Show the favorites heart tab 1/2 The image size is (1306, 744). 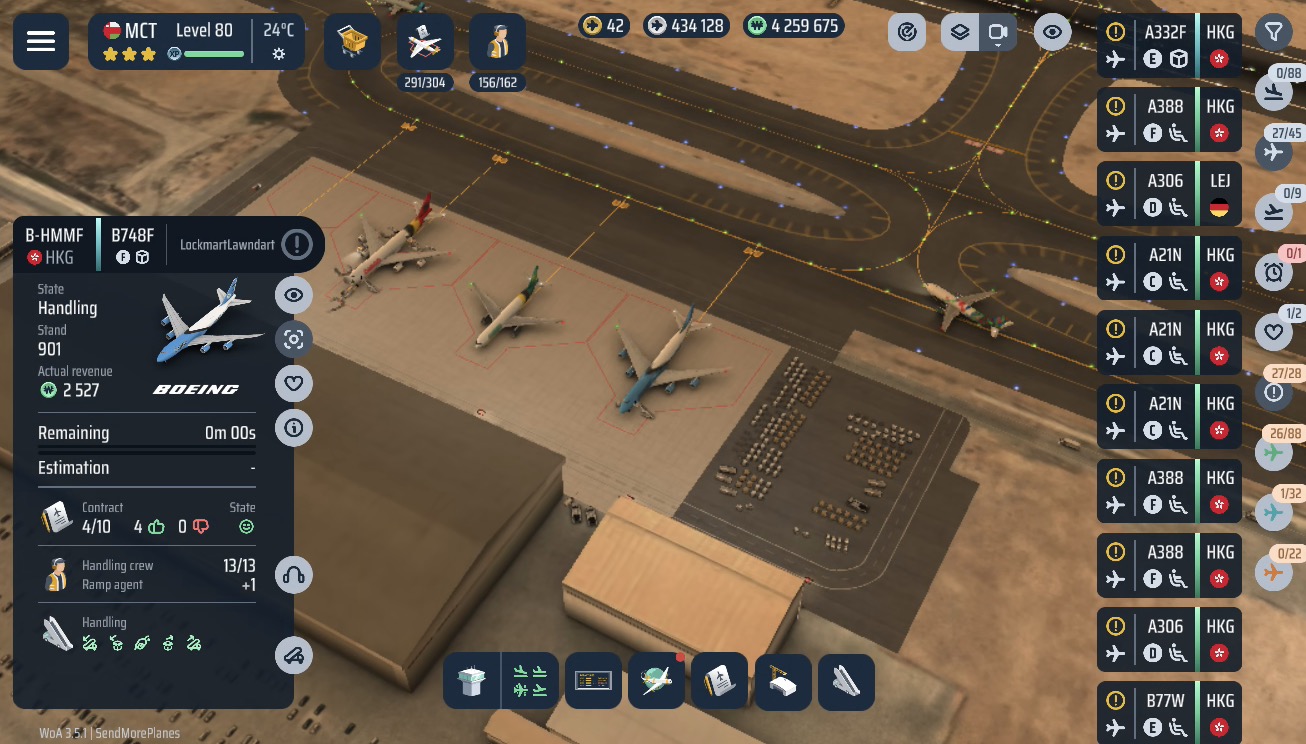coord(1273,332)
